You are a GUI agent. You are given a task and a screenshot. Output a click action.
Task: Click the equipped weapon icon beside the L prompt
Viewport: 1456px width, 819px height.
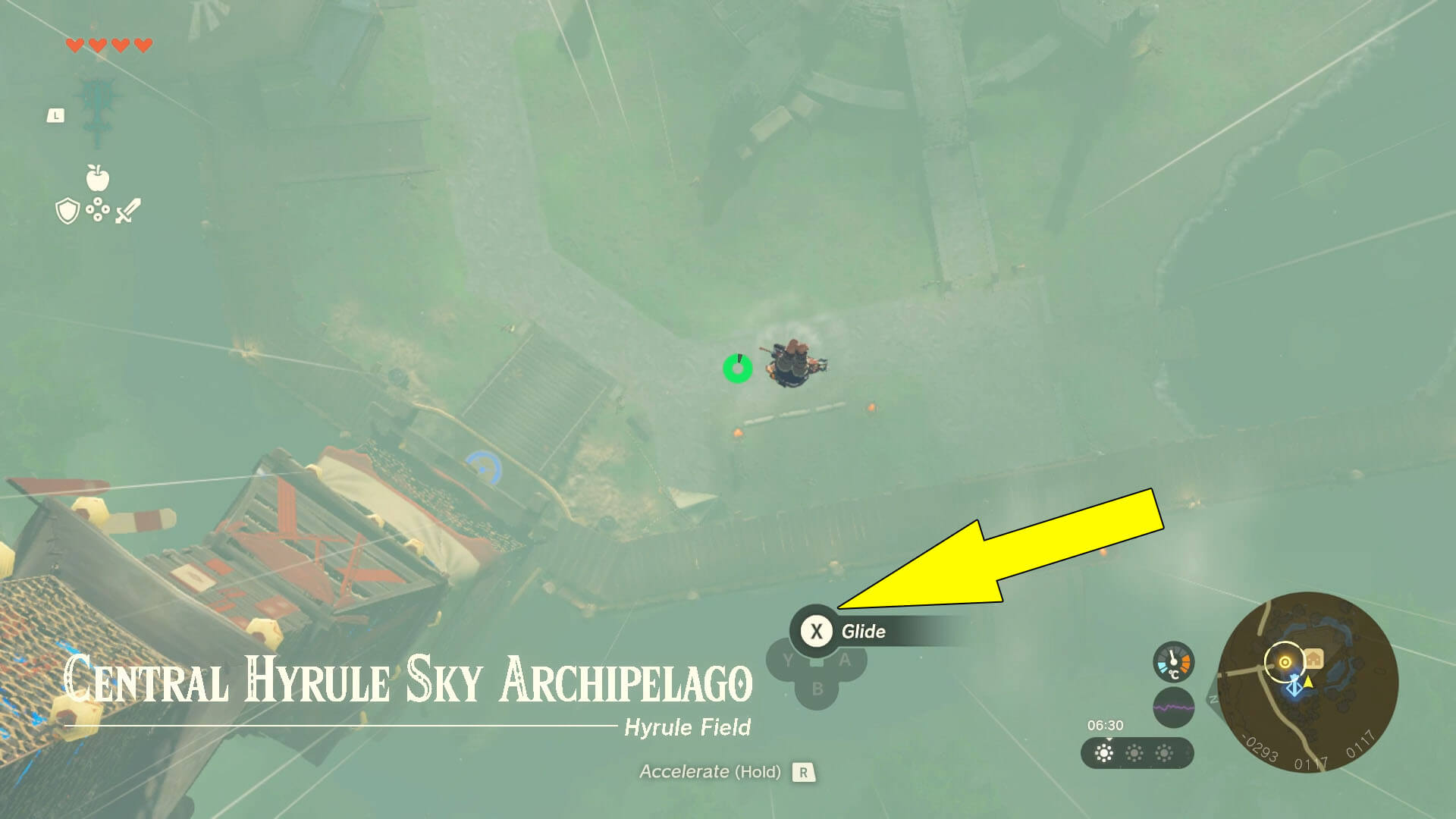[x=96, y=109]
